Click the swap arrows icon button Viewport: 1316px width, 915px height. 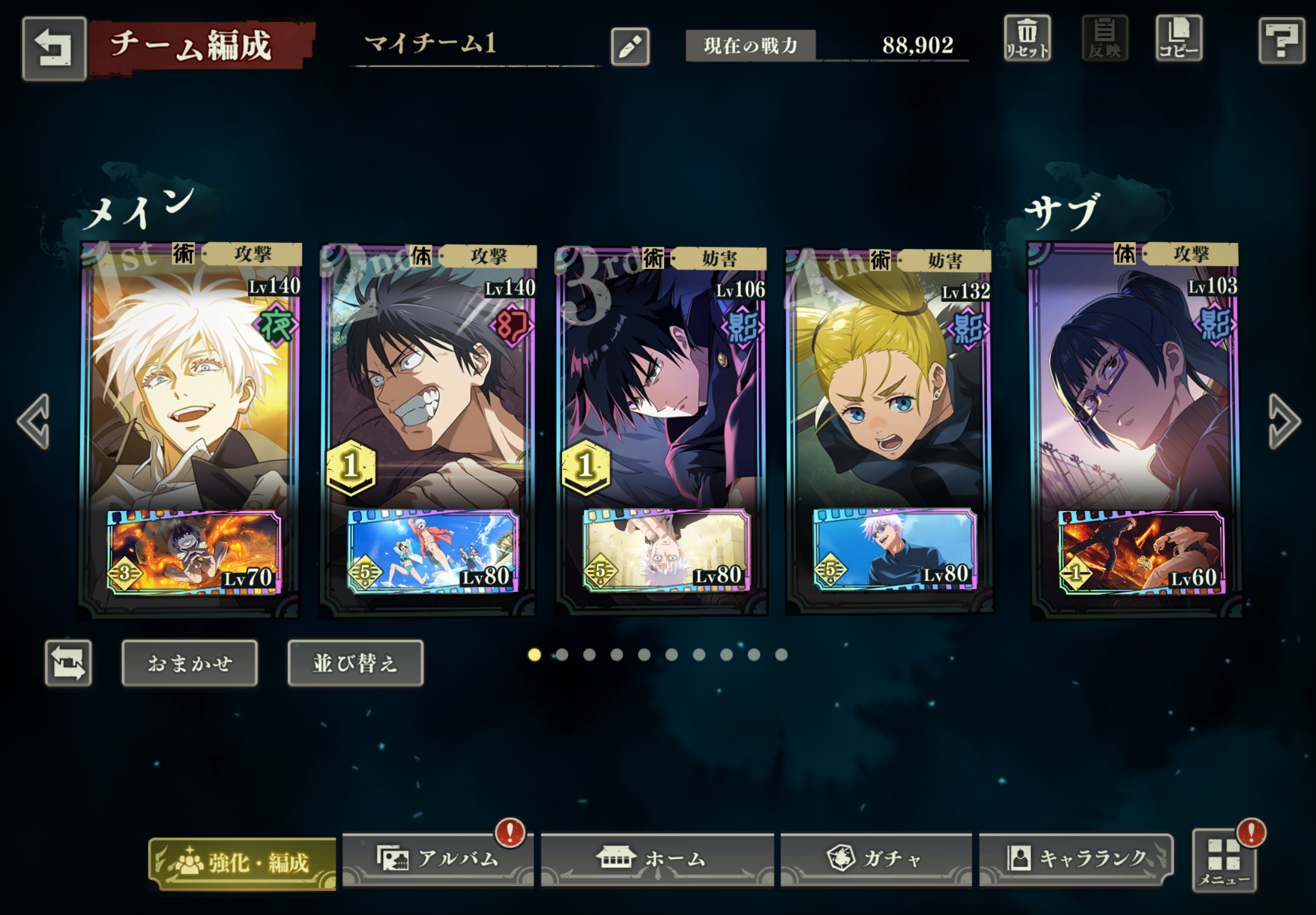click(68, 663)
